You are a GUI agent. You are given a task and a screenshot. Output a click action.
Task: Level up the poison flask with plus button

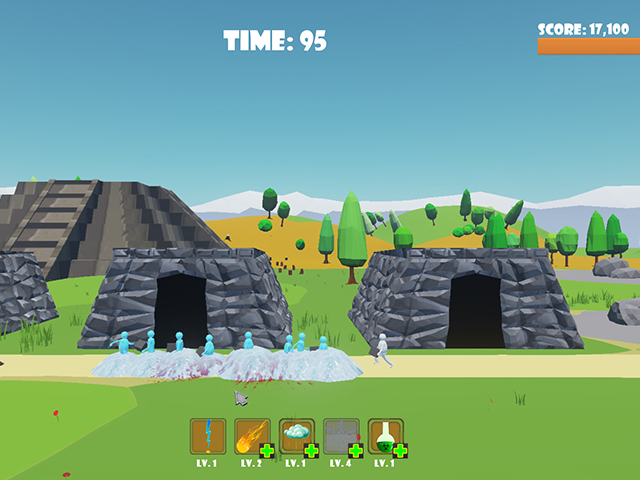tap(400, 451)
